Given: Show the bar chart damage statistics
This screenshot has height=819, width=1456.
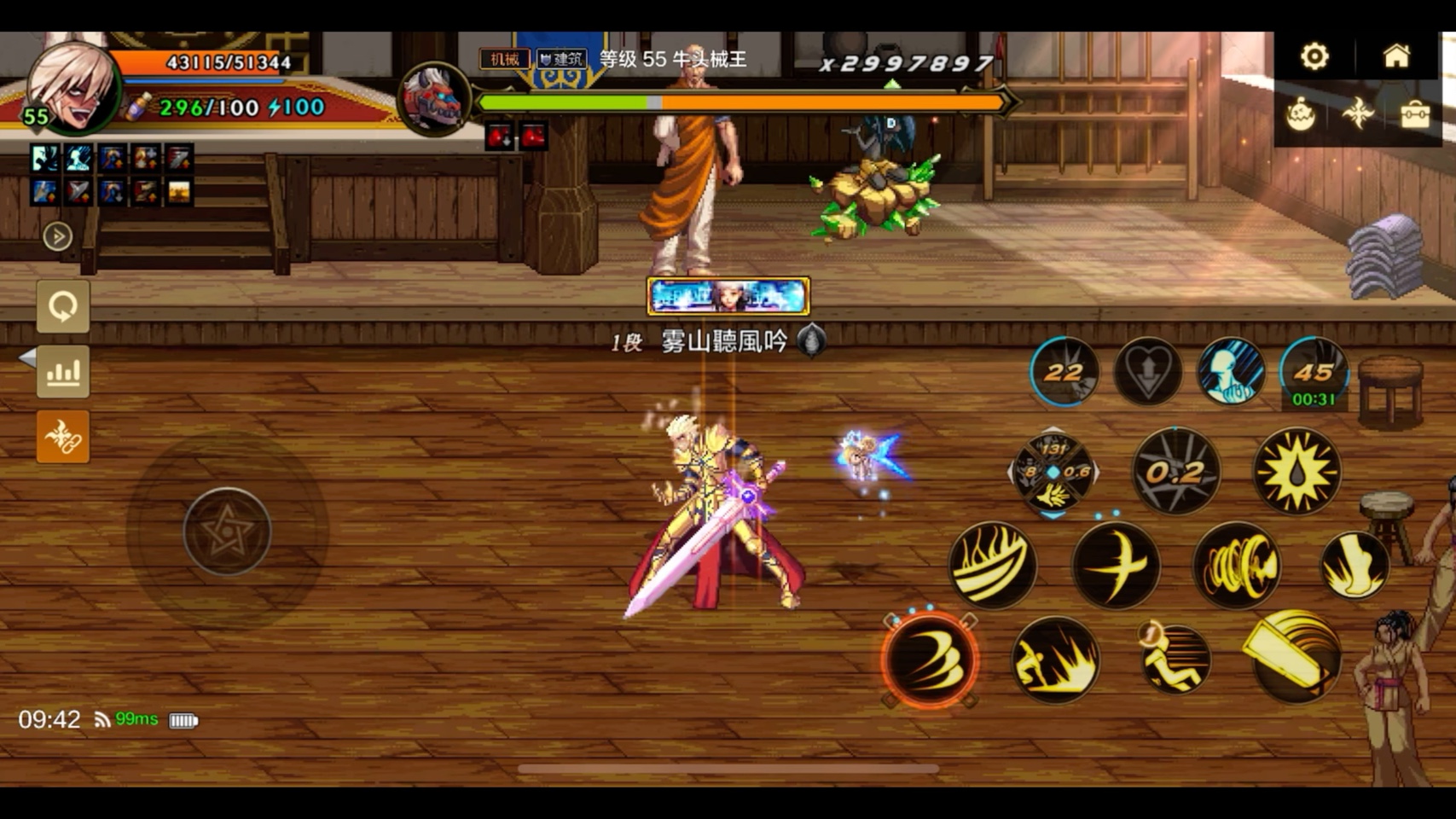Looking at the screenshot, I should tap(63, 372).
